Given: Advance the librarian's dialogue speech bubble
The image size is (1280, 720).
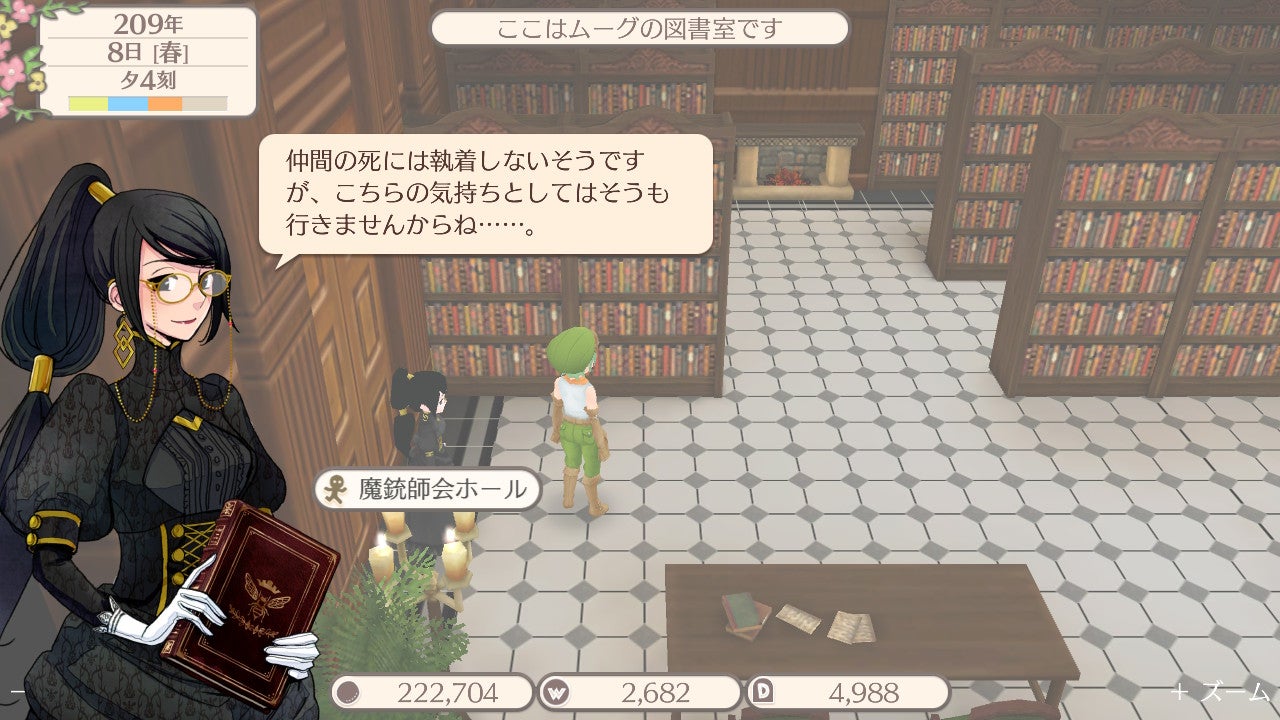Looking at the screenshot, I should tap(486, 194).
